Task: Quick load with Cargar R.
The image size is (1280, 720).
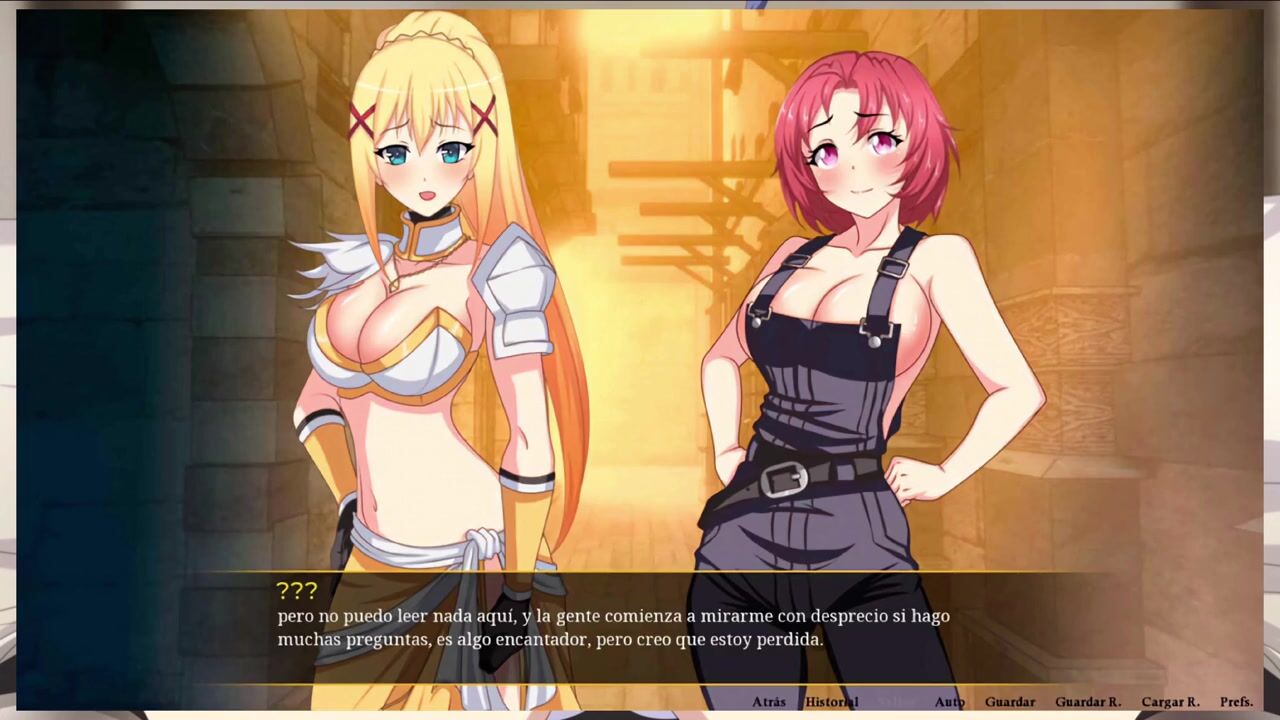Action: point(1170,702)
